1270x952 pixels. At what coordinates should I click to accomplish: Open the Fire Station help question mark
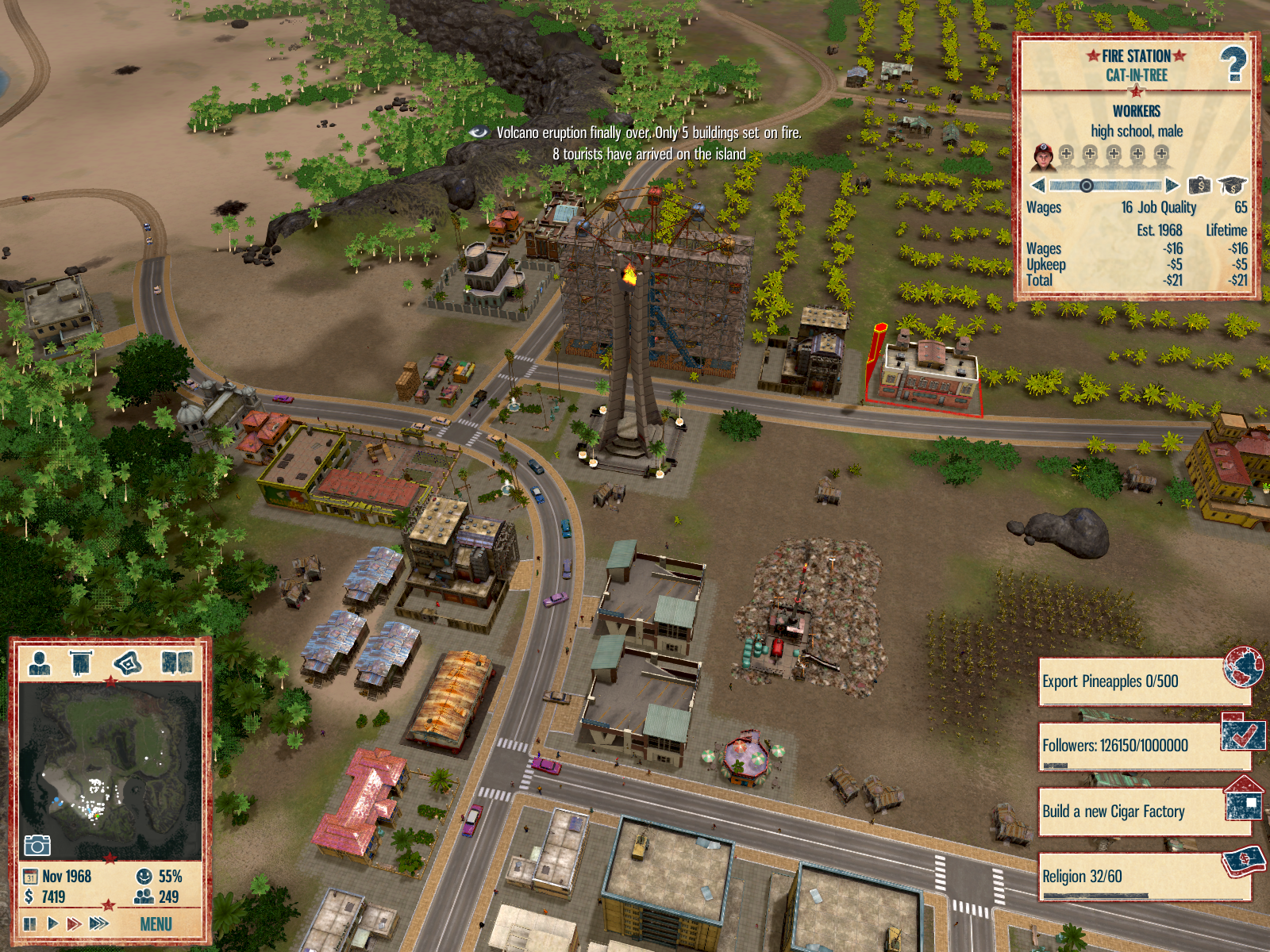[1233, 64]
